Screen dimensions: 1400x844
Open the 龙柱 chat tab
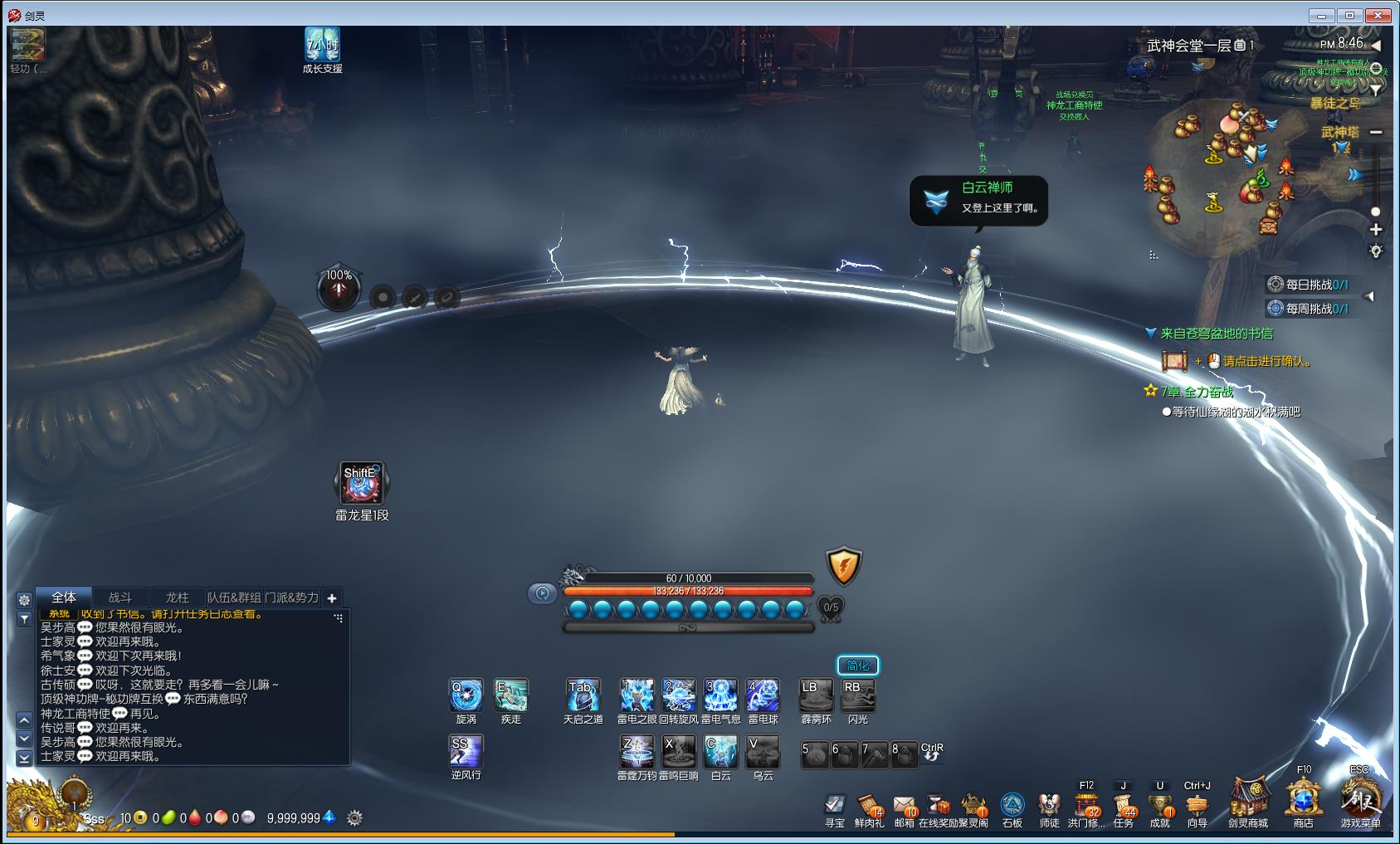point(177,598)
